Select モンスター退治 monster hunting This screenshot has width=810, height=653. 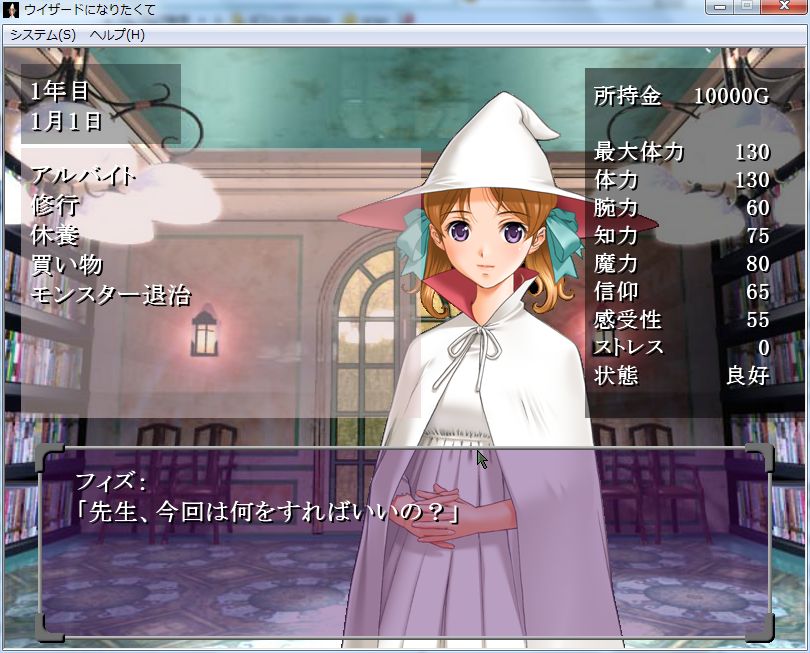coord(111,295)
